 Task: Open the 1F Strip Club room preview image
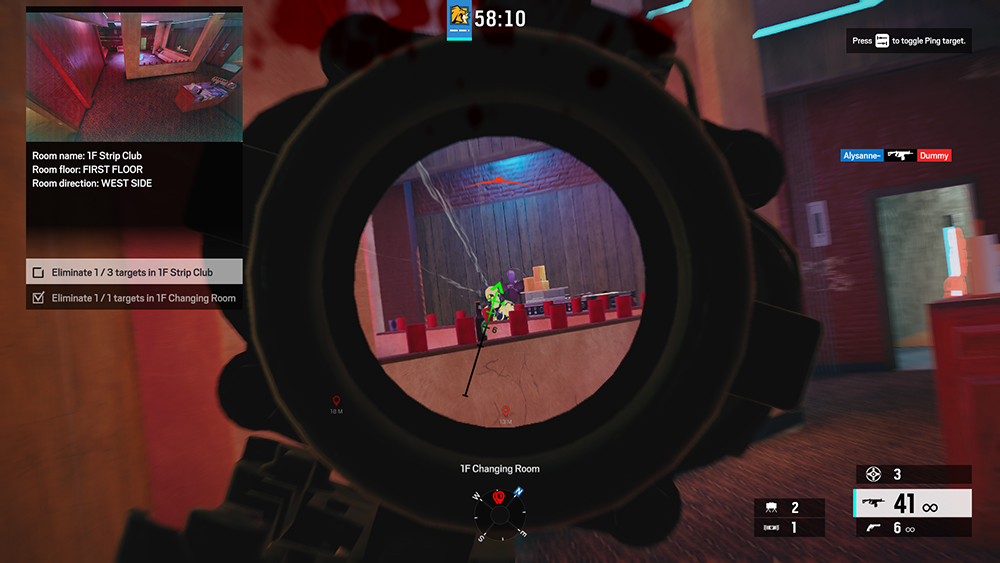pos(134,76)
